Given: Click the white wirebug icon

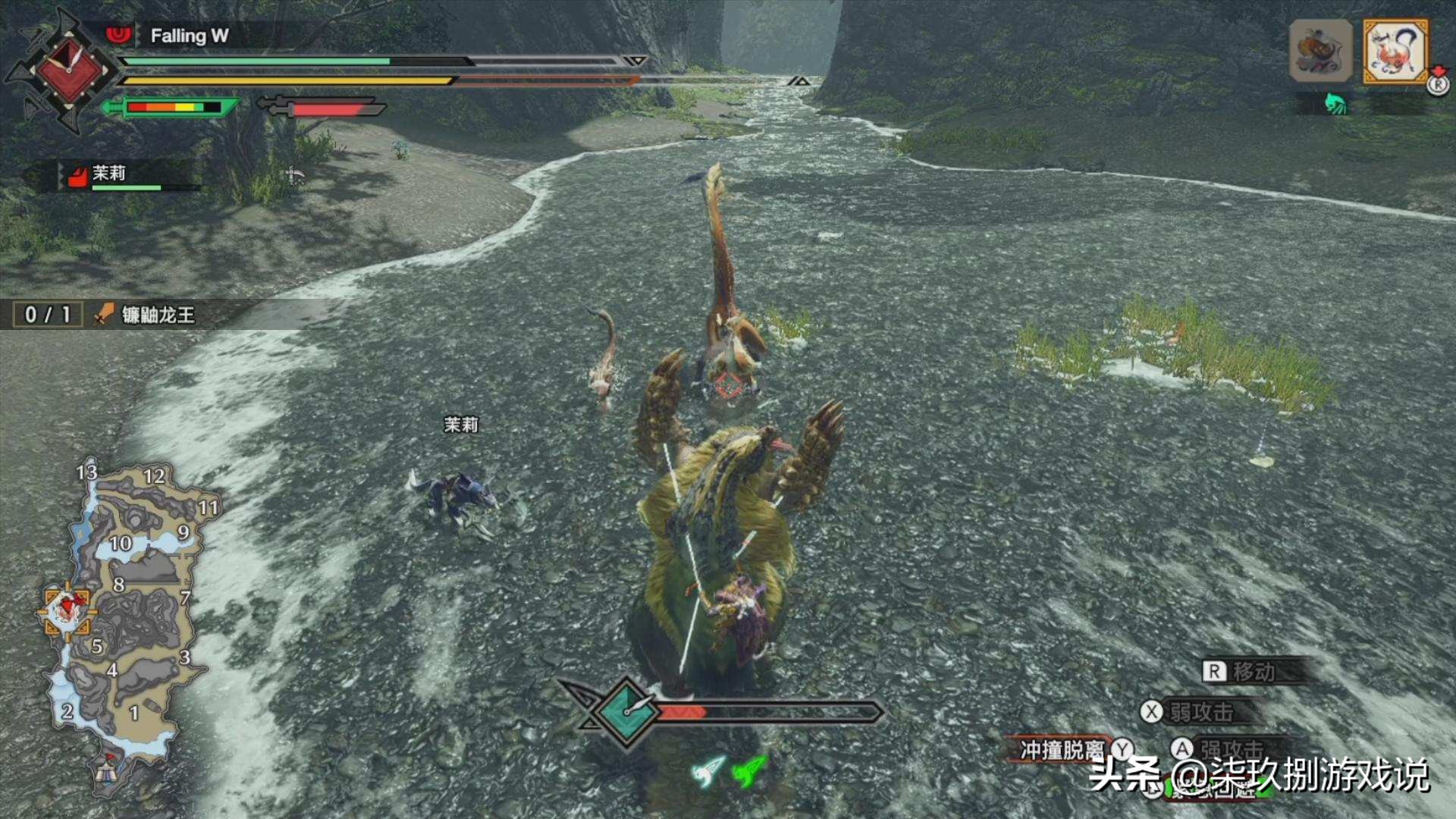Looking at the screenshot, I should (709, 772).
